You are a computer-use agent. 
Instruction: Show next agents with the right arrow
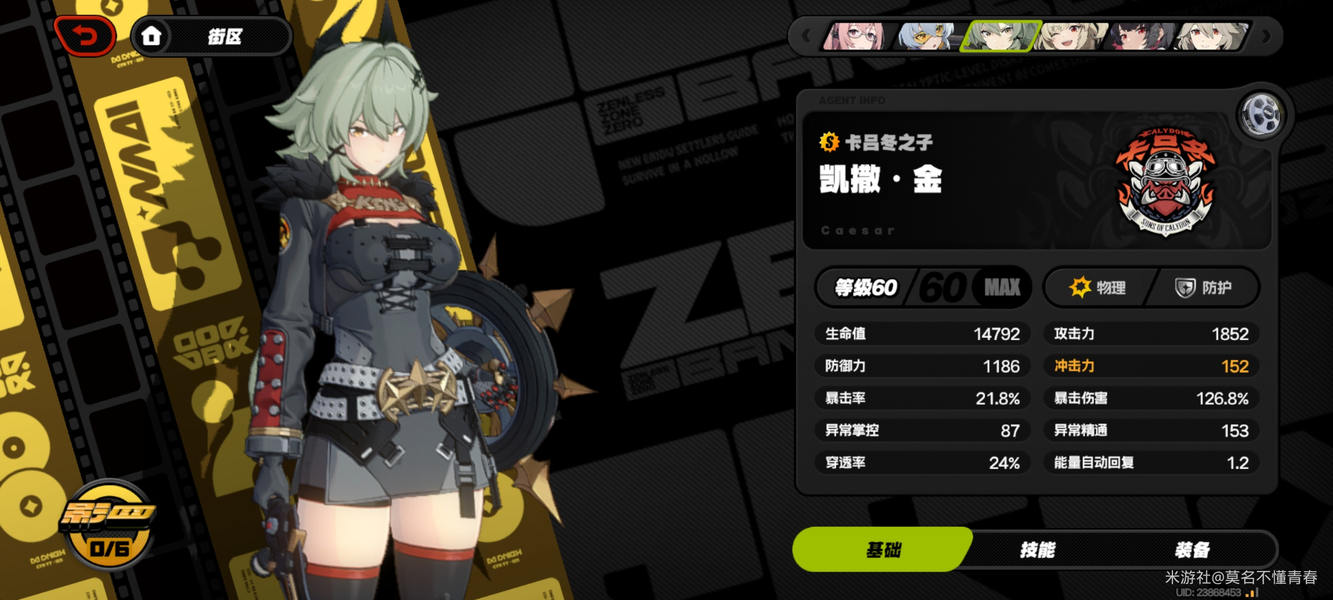click(x=1266, y=37)
